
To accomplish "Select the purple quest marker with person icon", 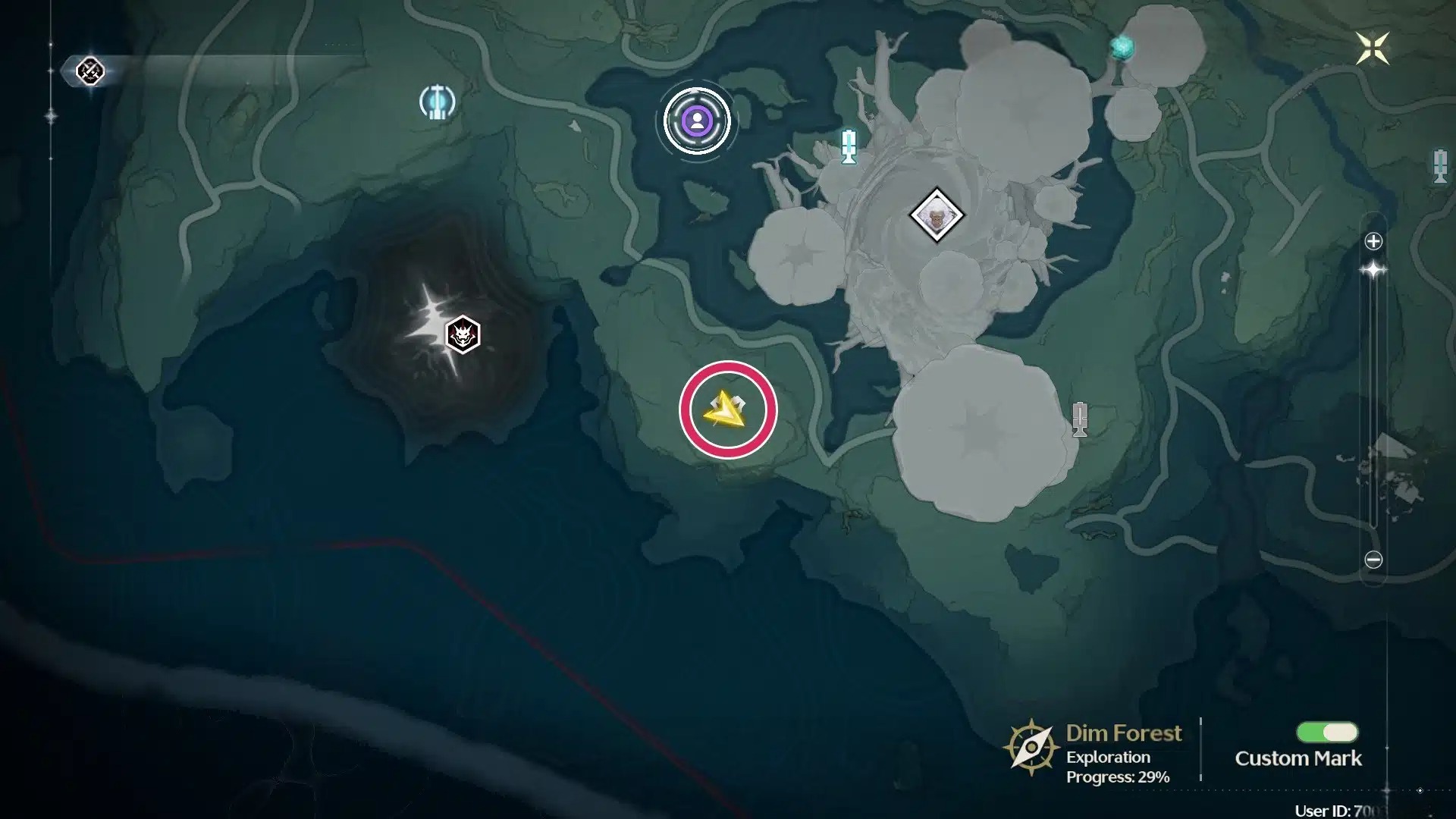I will pyautogui.click(x=697, y=121).
